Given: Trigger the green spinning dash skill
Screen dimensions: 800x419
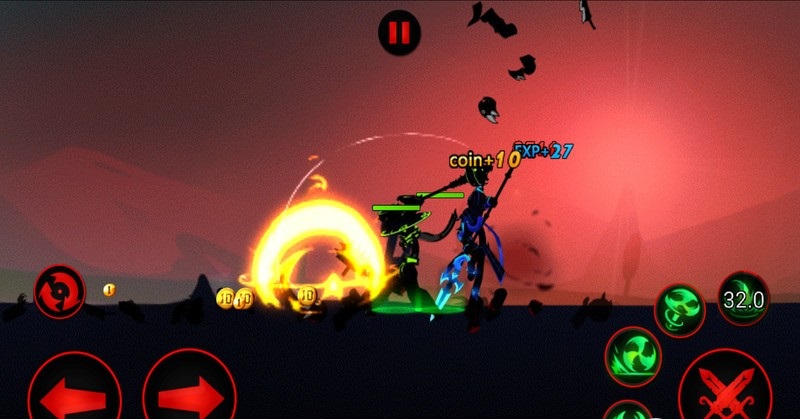Looking at the screenshot, I should tap(635, 355).
